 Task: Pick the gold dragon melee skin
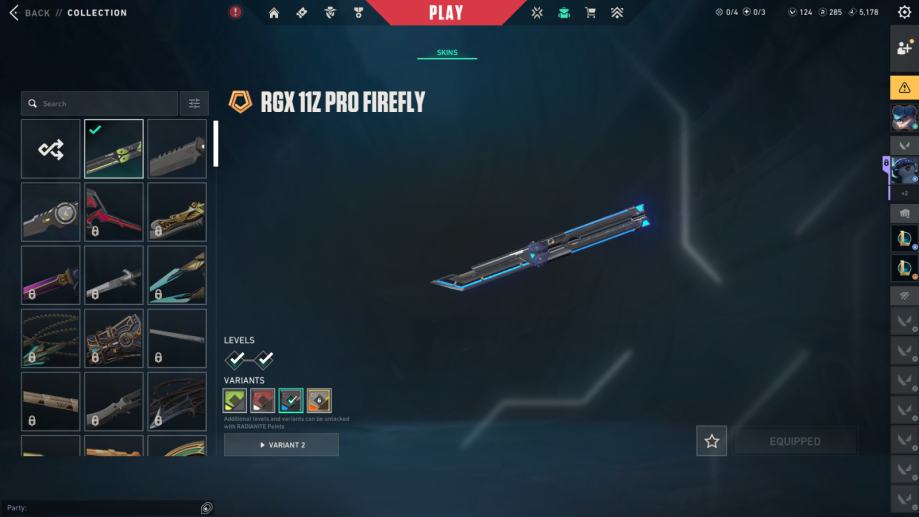[177, 212]
